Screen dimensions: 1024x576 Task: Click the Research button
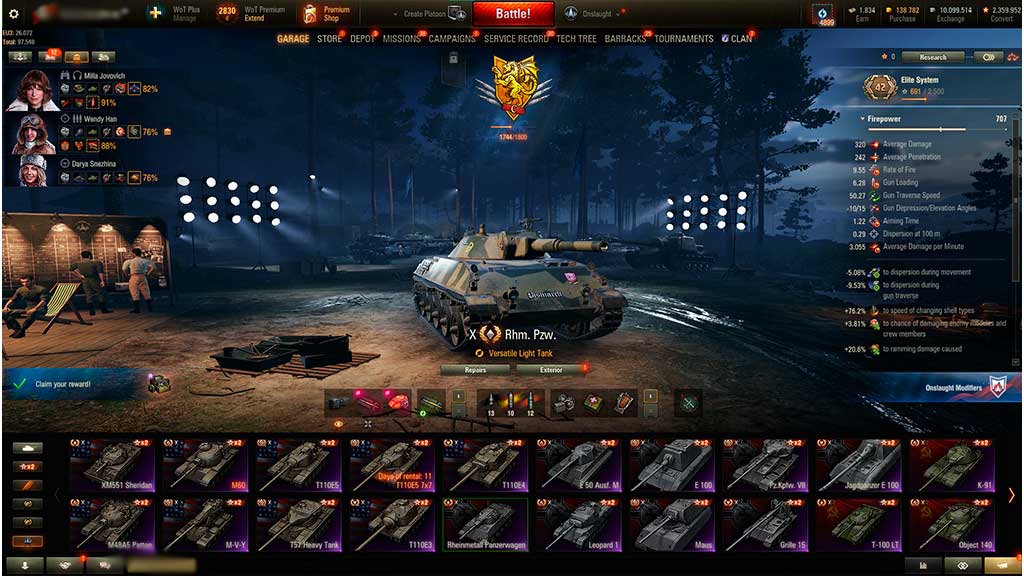932,57
